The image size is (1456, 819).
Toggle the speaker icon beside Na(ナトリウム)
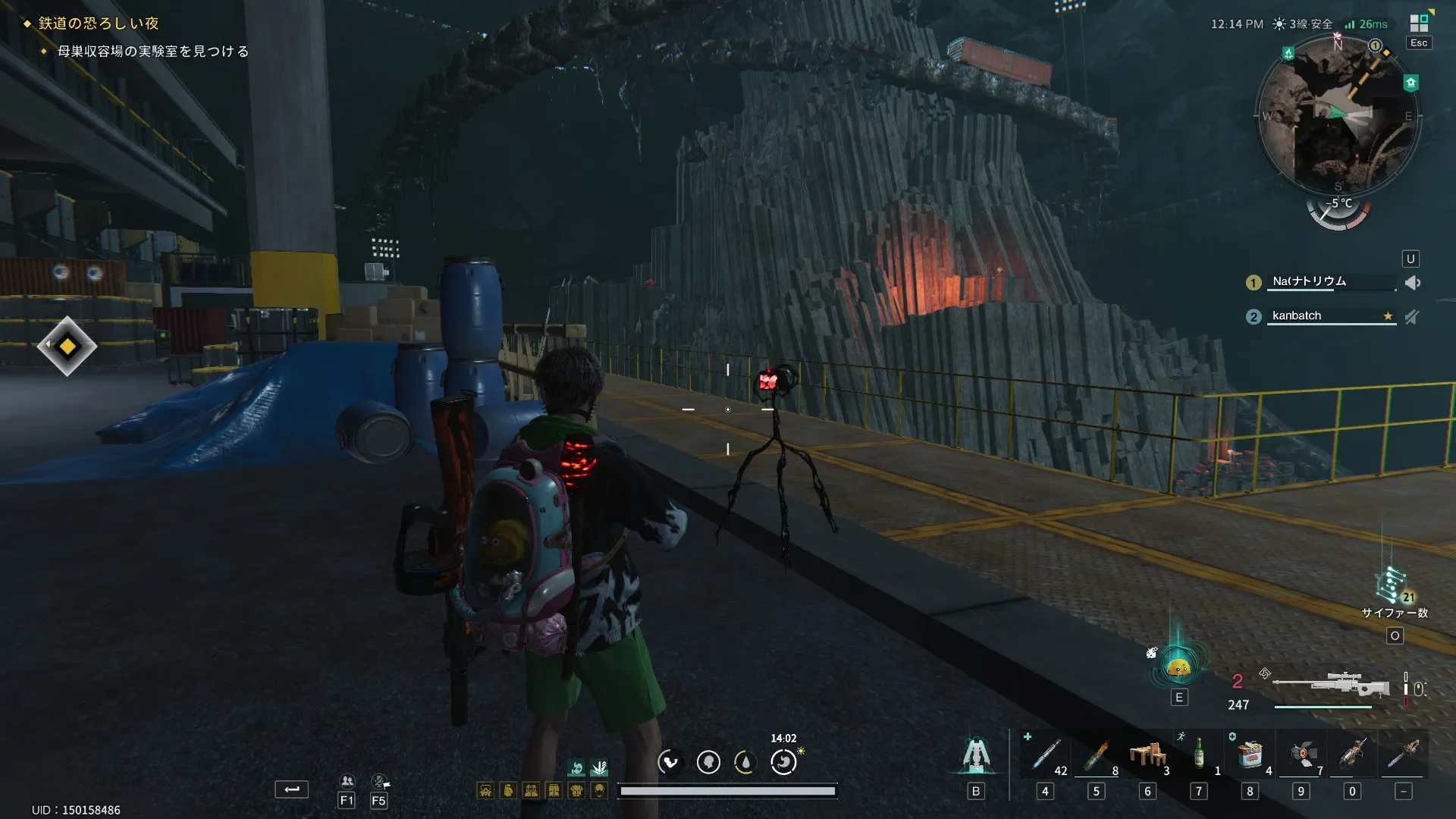(x=1412, y=283)
